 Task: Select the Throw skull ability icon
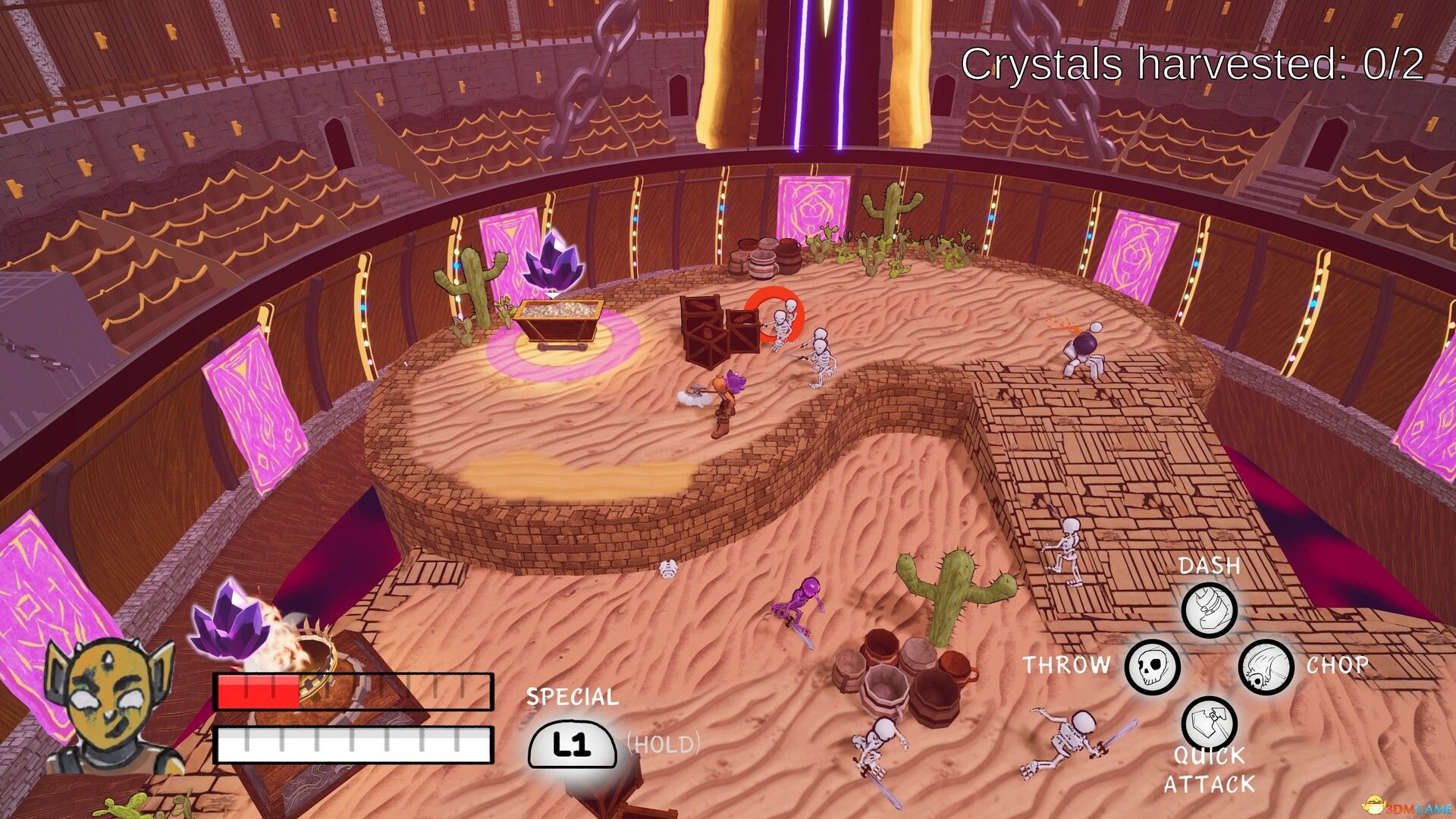(1151, 667)
